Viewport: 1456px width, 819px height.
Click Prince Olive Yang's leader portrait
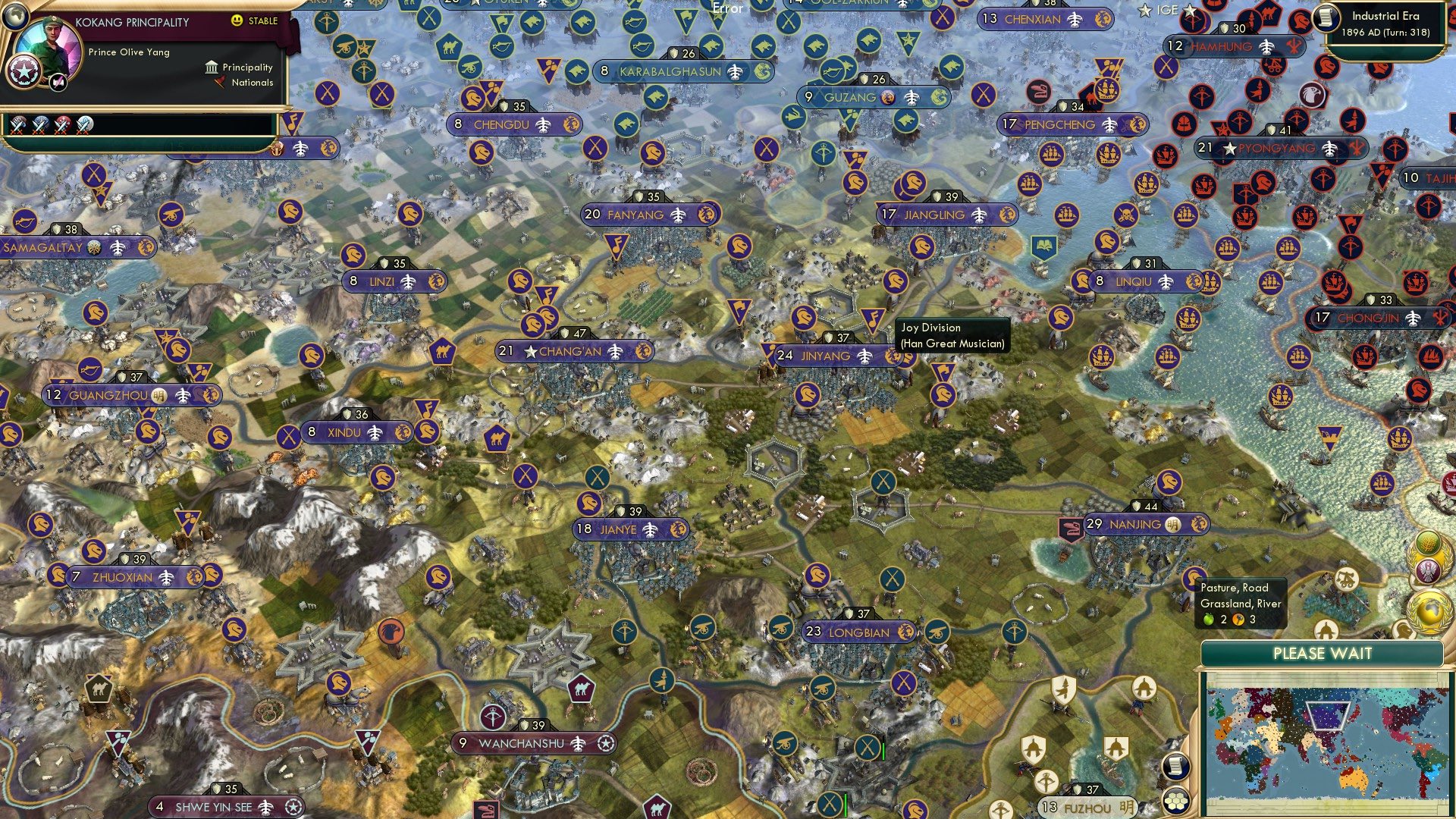click(x=52, y=45)
